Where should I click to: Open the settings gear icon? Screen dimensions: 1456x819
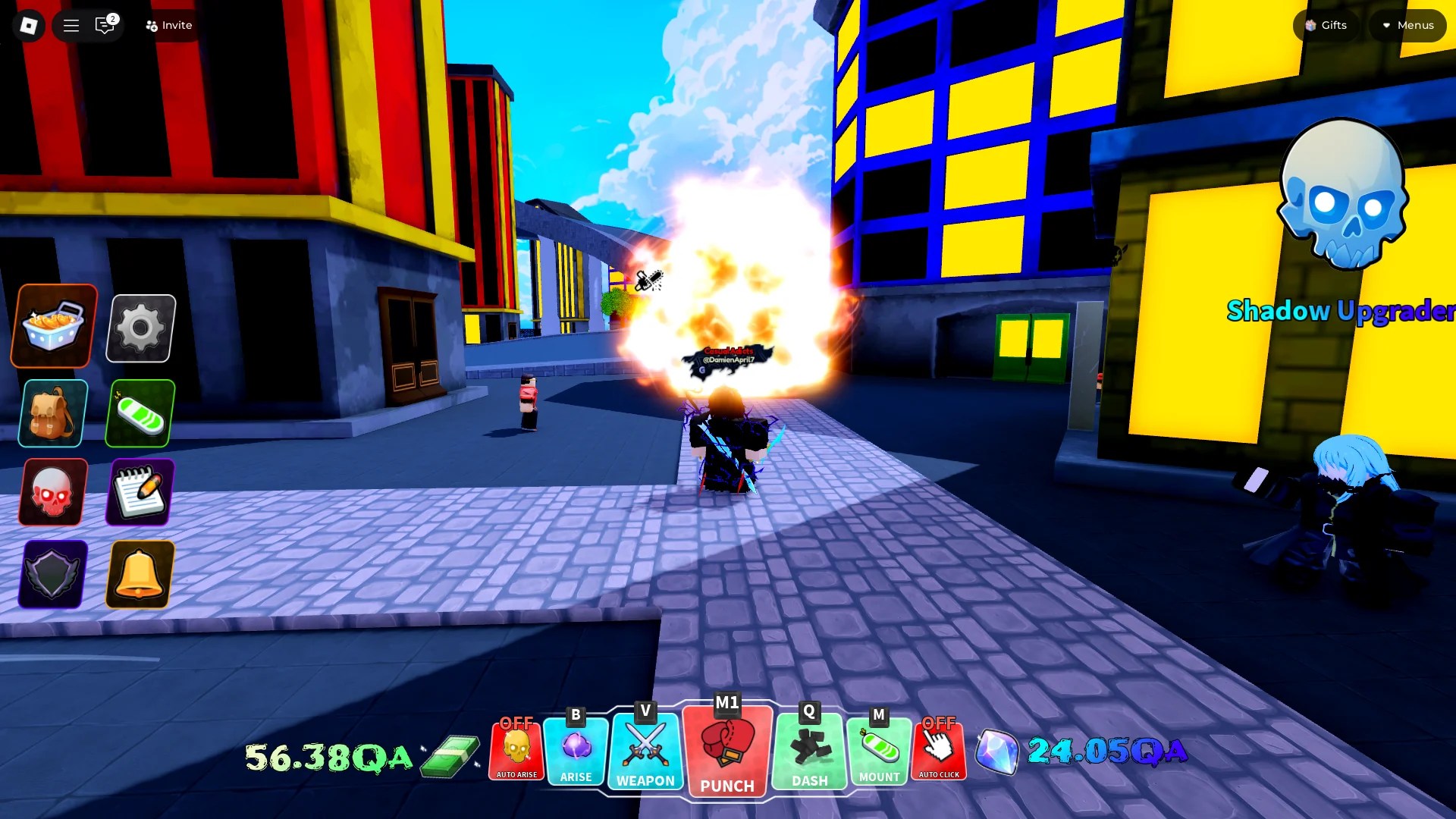pyautogui.click(x=139, y=326)
